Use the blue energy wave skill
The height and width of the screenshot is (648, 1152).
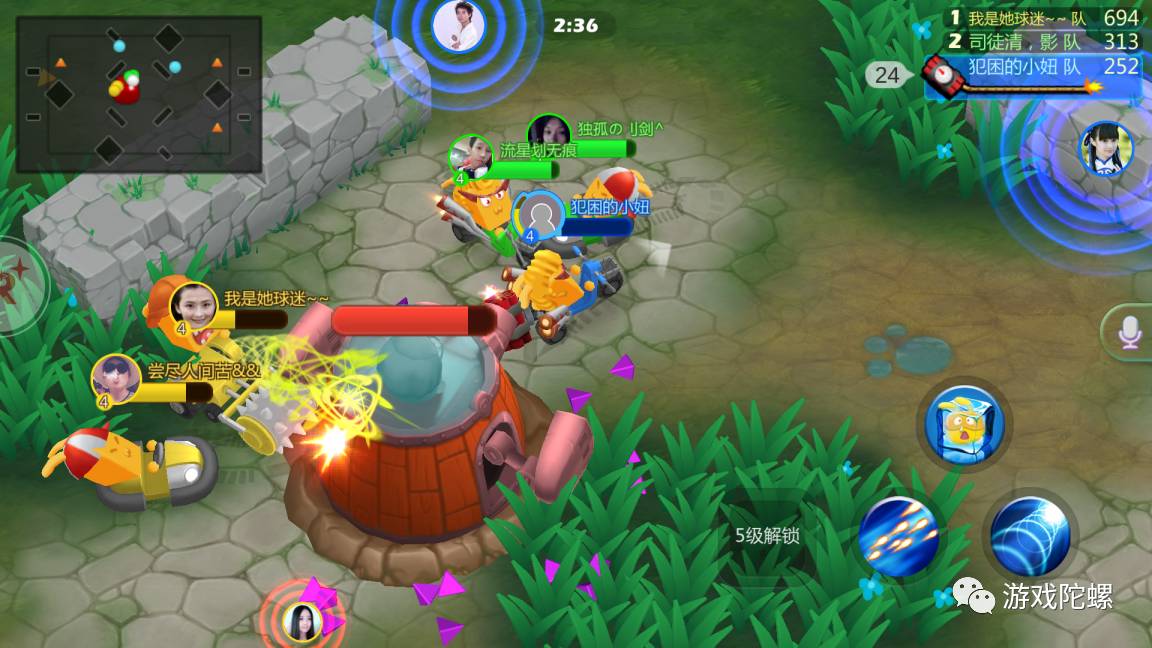click(1031, 536)
